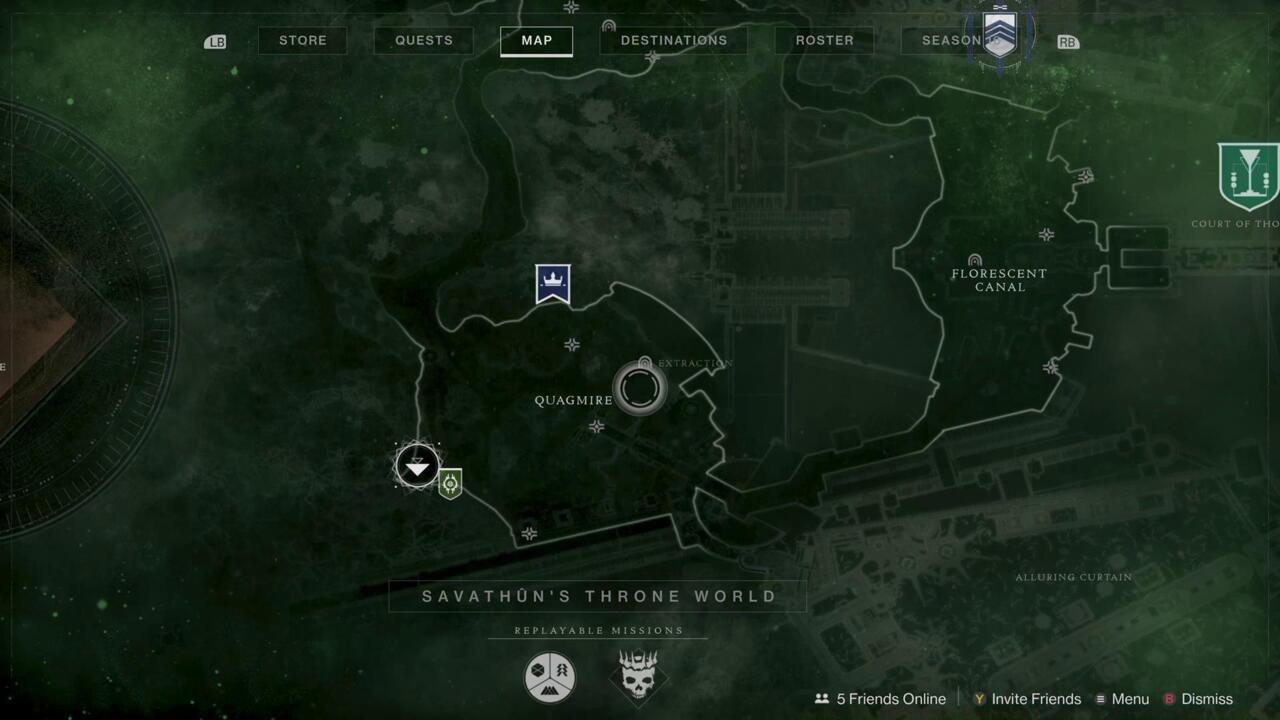Viewport: 1280px width, 720px height.
Task: Click Dismiss to close the map
Action: [x=1205, y=699]
